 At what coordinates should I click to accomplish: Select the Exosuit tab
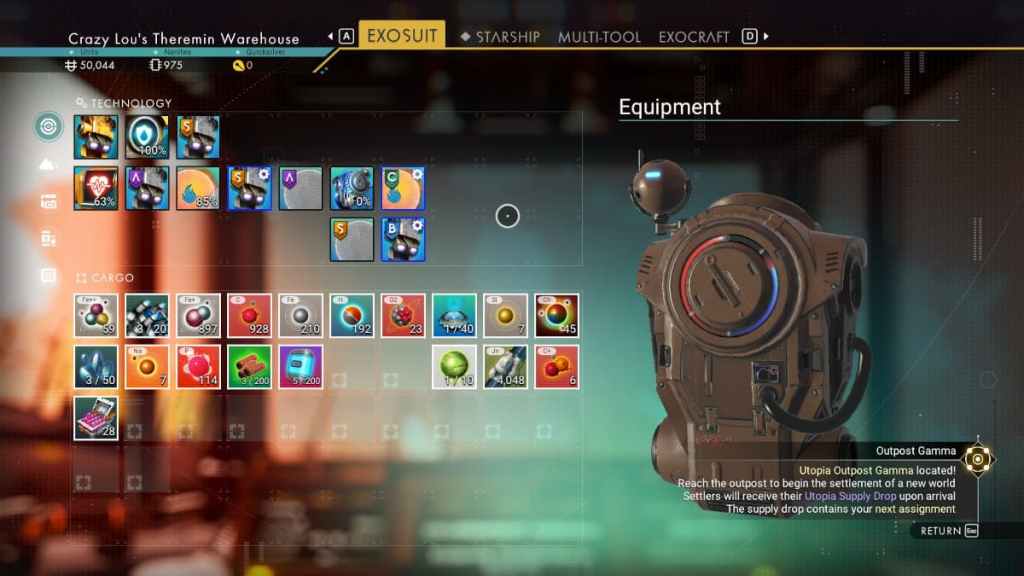[x=402, y=36]
